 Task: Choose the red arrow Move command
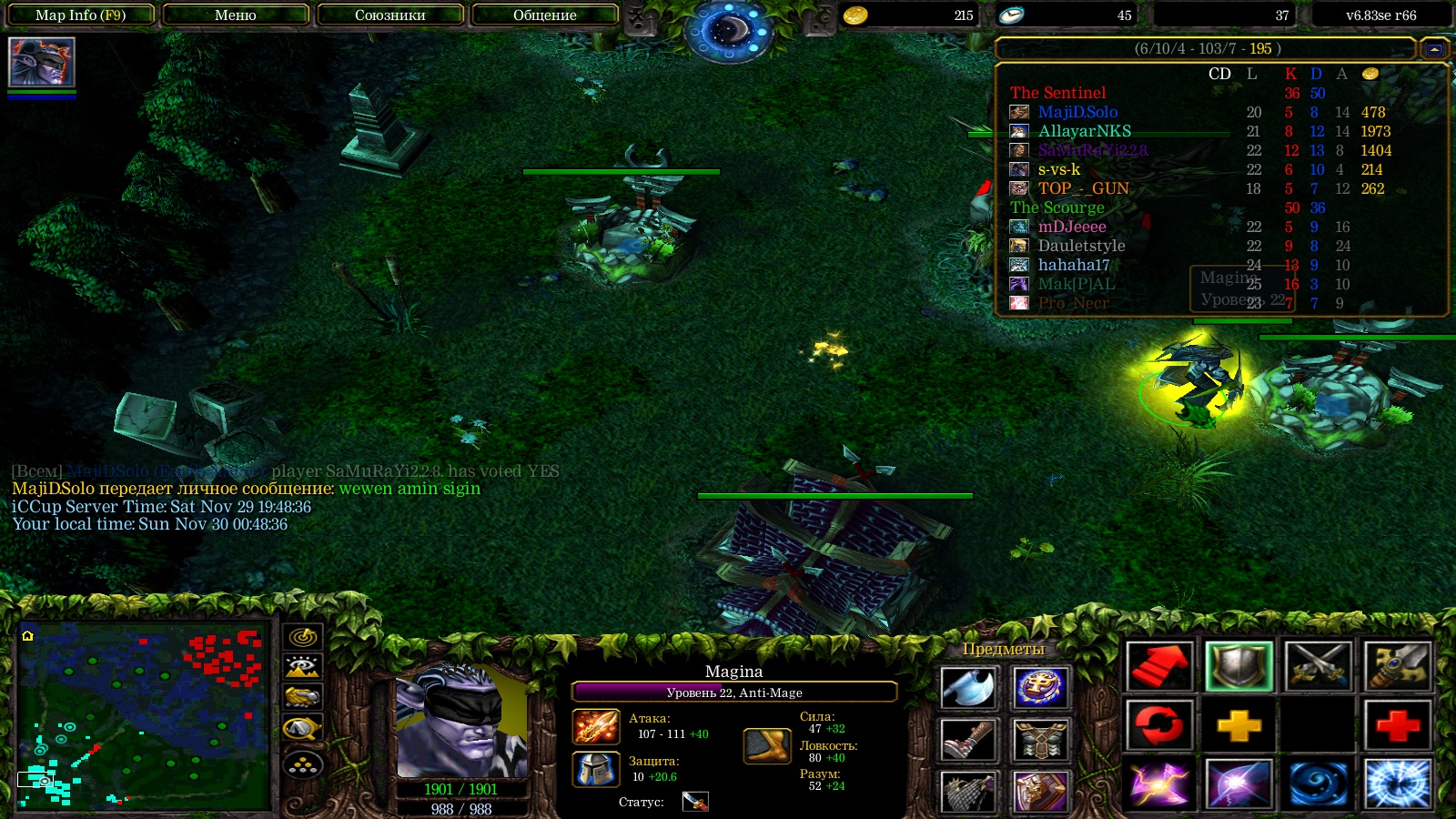(x=1158, y=666)
